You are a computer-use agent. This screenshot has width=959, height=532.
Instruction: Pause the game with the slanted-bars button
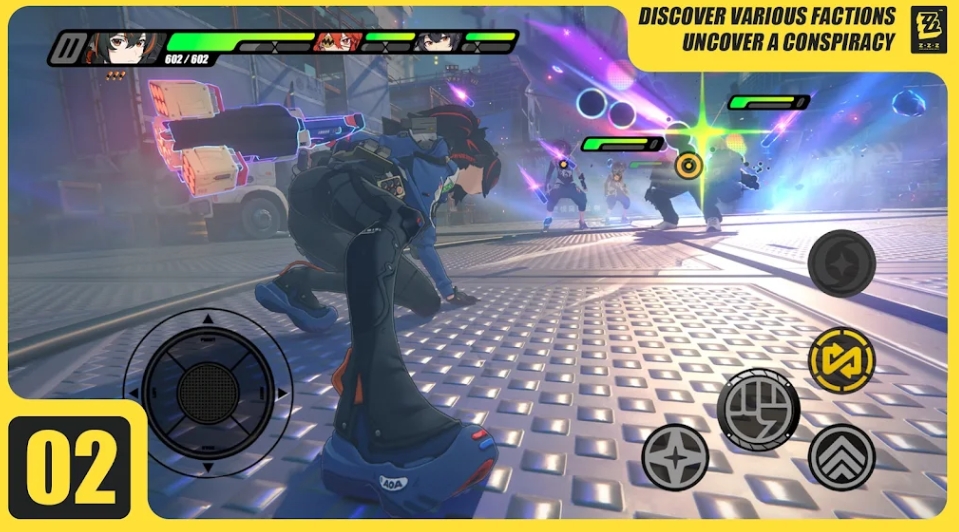(69, 47)
